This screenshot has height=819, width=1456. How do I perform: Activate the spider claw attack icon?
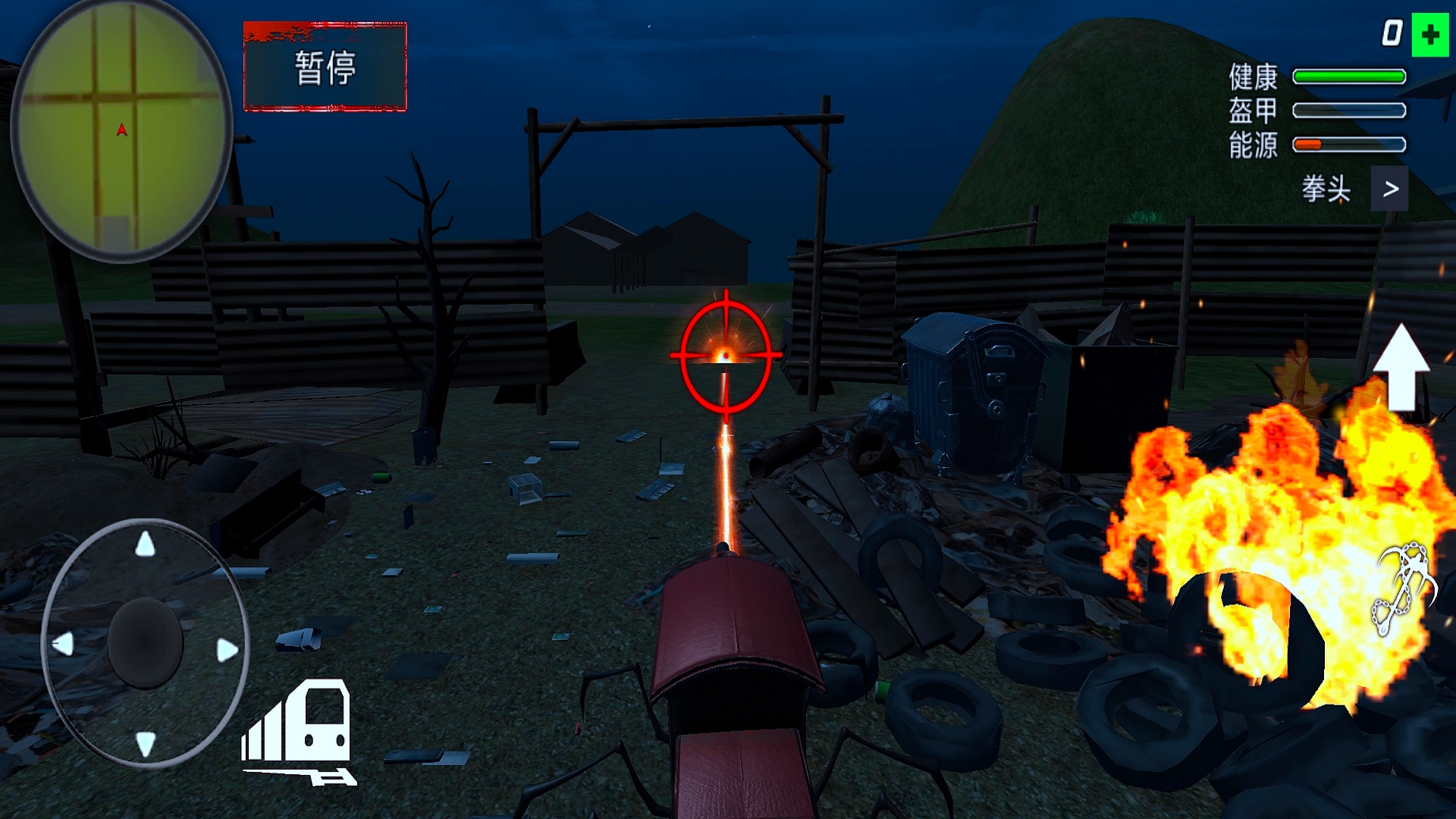pyautogui.click(x=1403, y=588)
